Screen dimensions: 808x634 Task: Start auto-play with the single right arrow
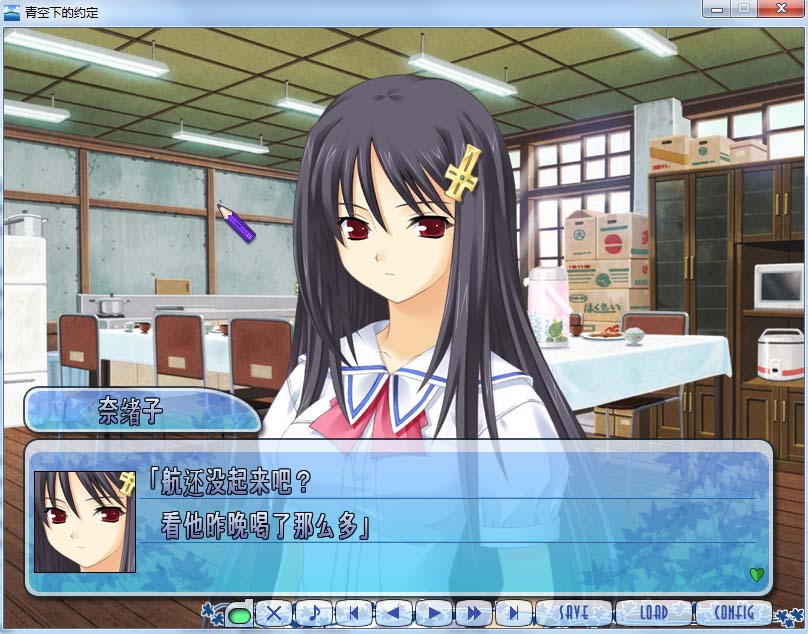coord(433,613)
